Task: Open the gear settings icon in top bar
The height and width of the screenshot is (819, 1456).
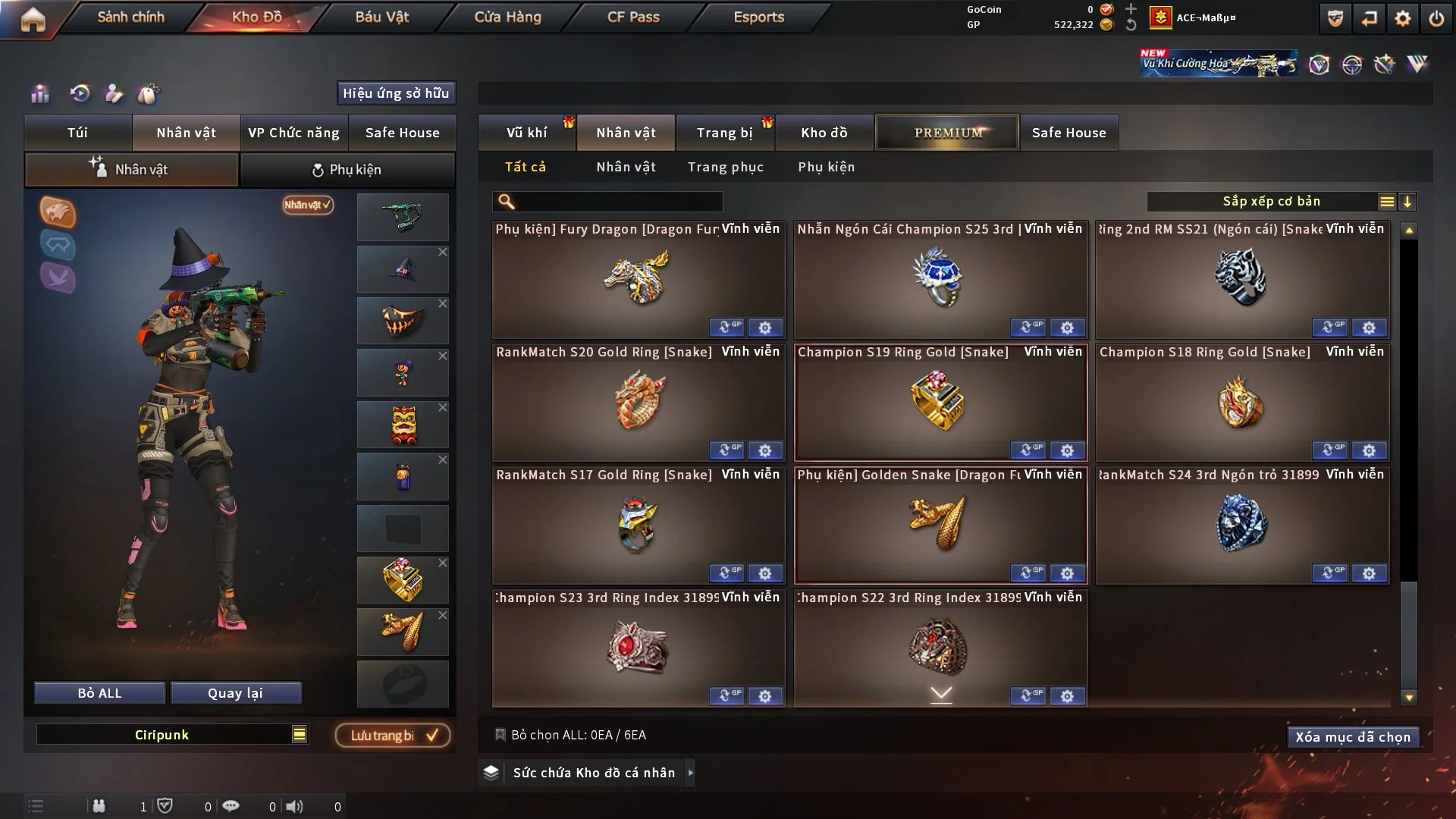Action: (x=1403, y=18)
